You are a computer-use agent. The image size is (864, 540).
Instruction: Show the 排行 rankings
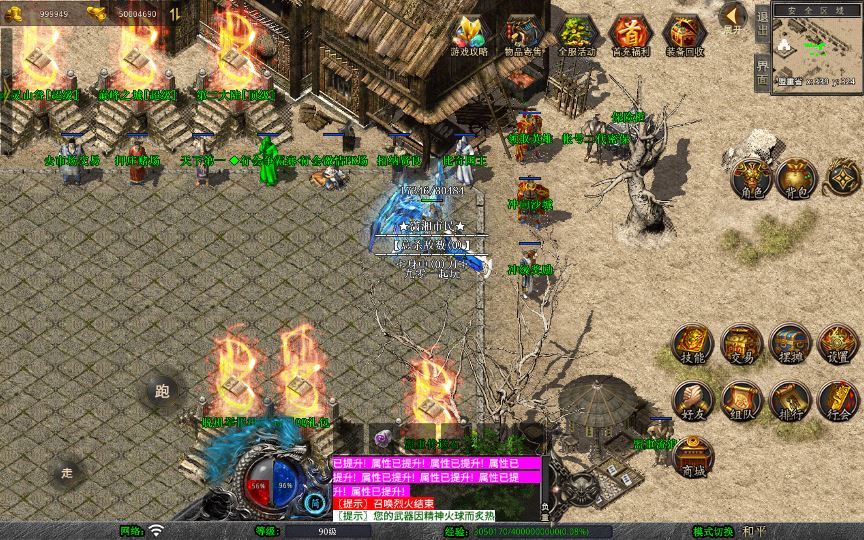[x=790, y=400]
